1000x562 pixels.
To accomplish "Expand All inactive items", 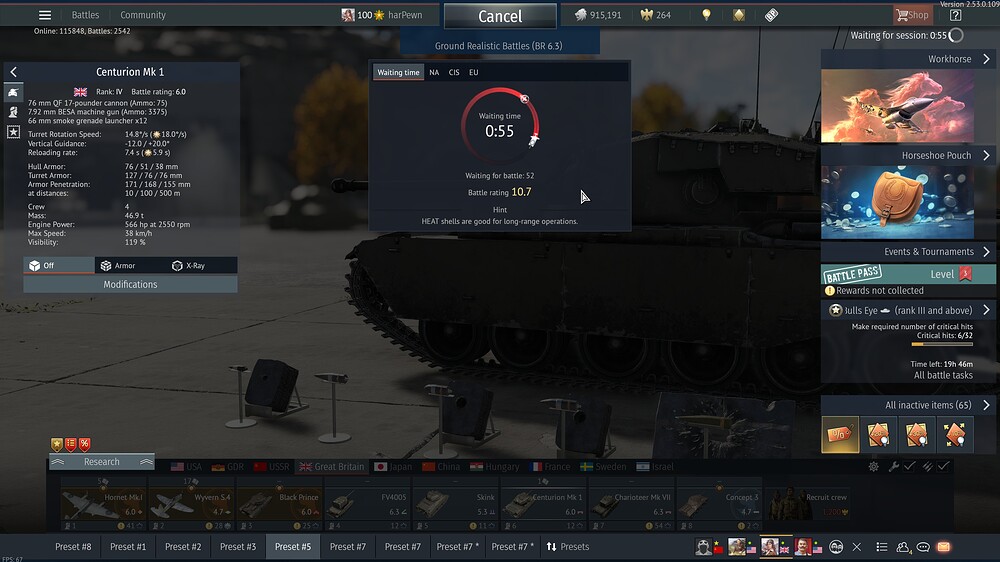I will point(908,405).
